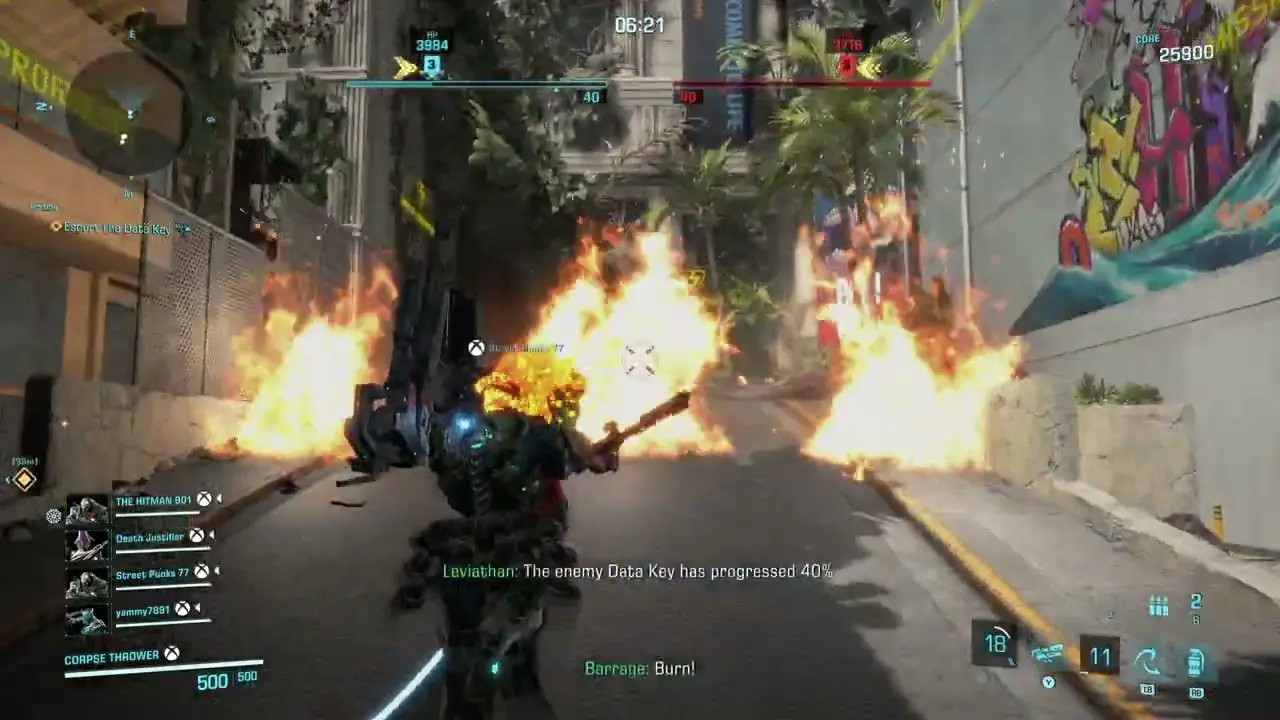This screenshot has height=720, width=1280.
Task: Activate the curved-arrows ability icon
Action: point(1147,660)
